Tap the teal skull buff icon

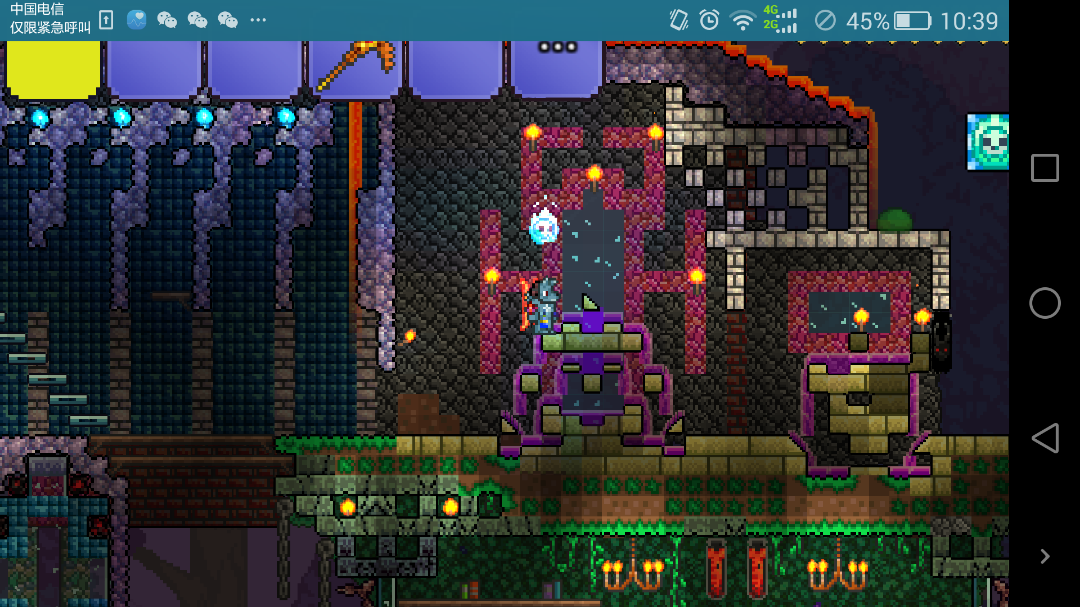(x=988, y=141)
